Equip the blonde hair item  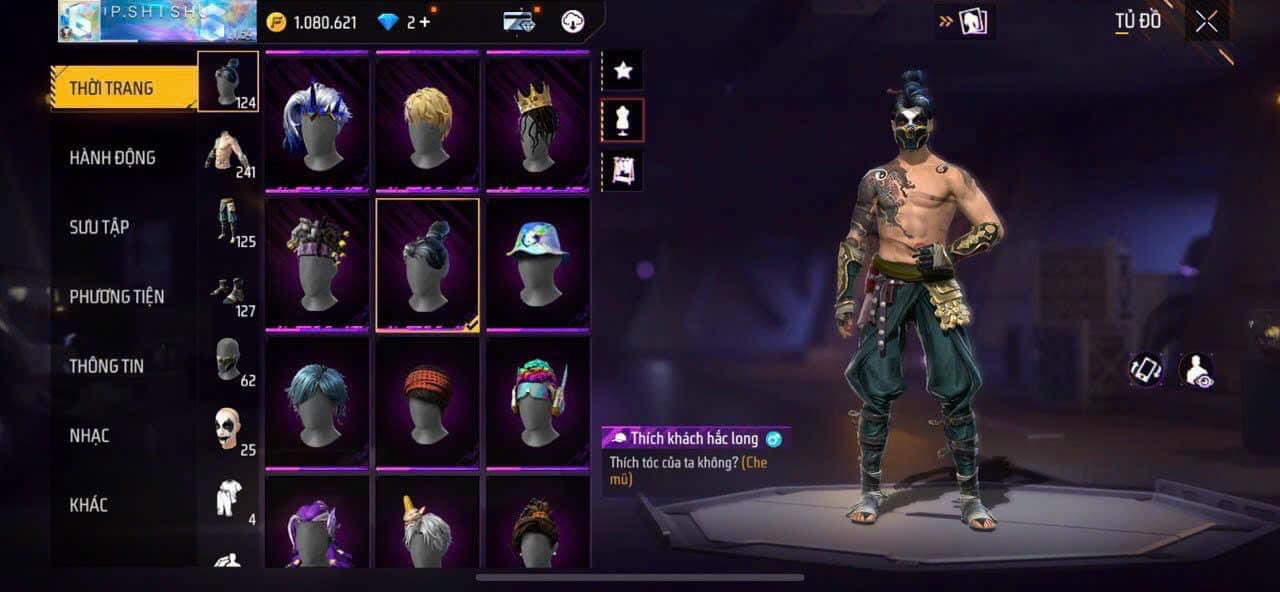pos(428,120)
